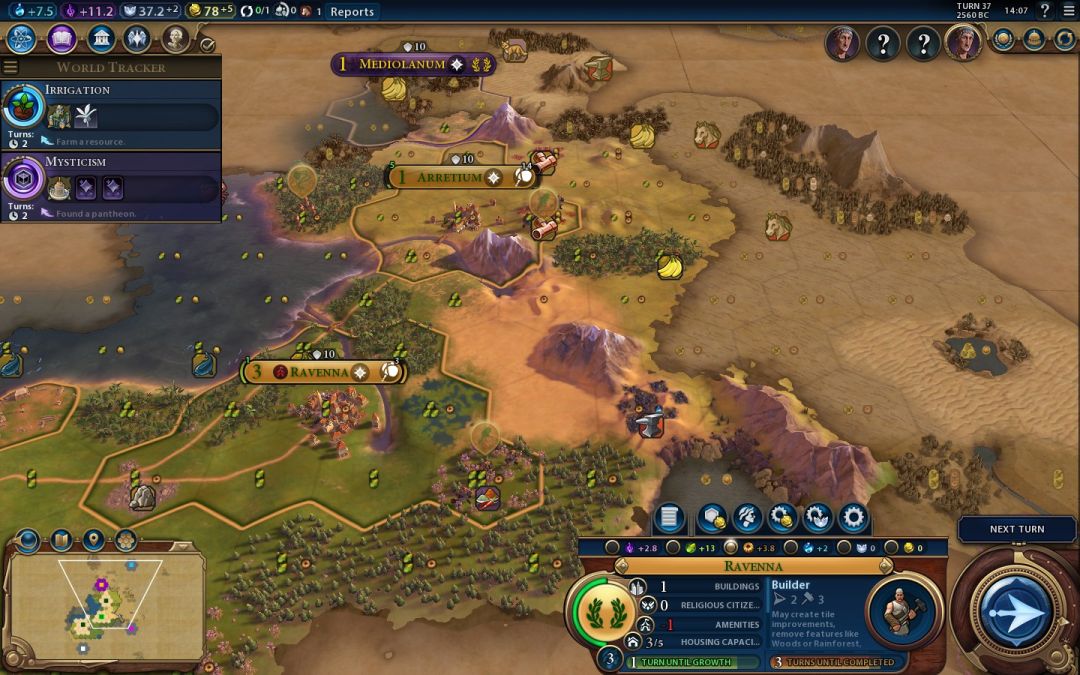Open the city details list button

point(669,518)
